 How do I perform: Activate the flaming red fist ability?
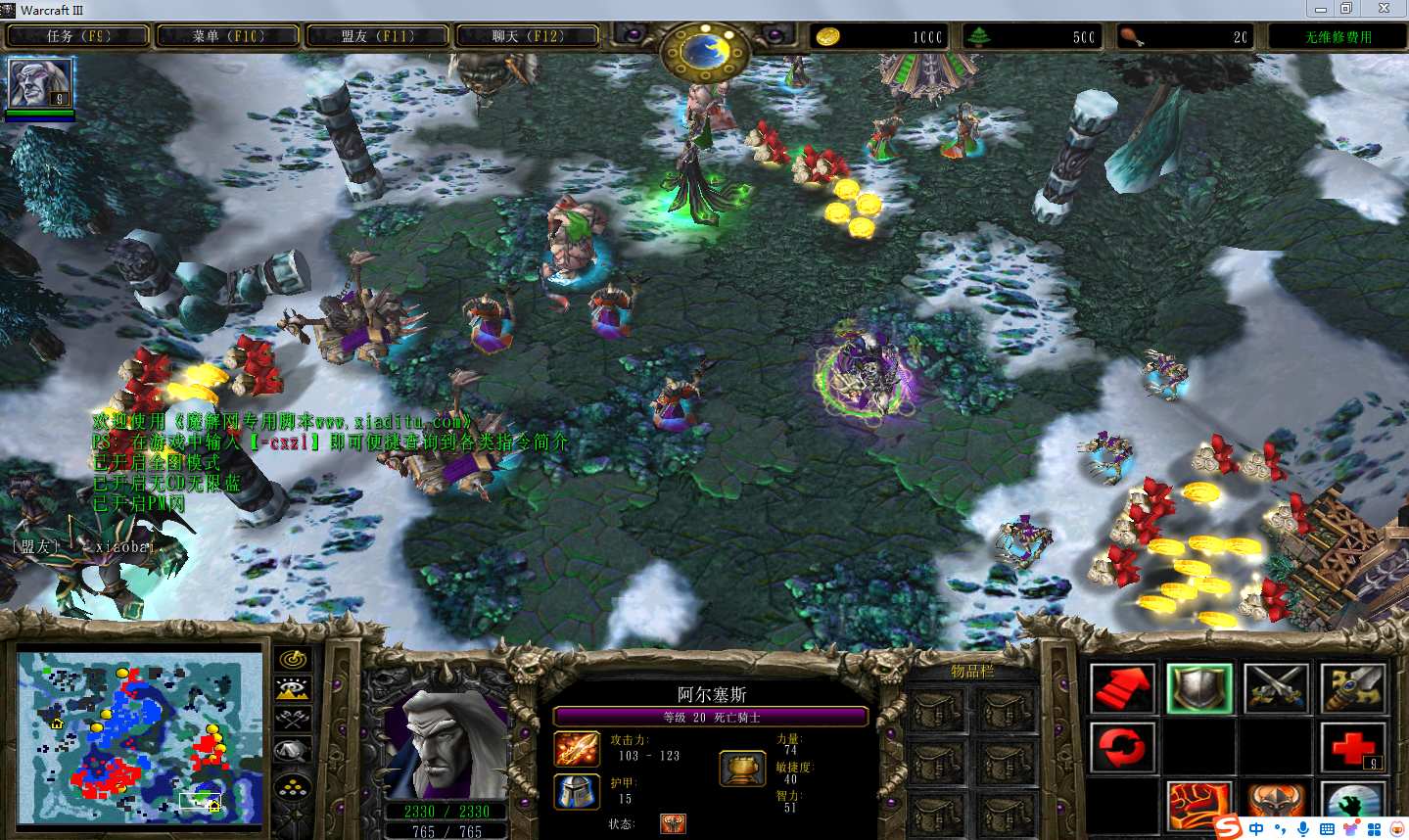[1199, 807]
